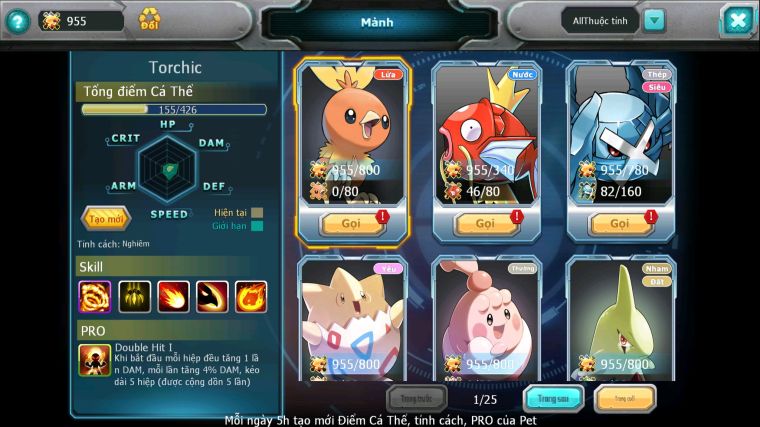Activate Gọi on the Metagross card
The image size is (760, 427).
[621, 223]
